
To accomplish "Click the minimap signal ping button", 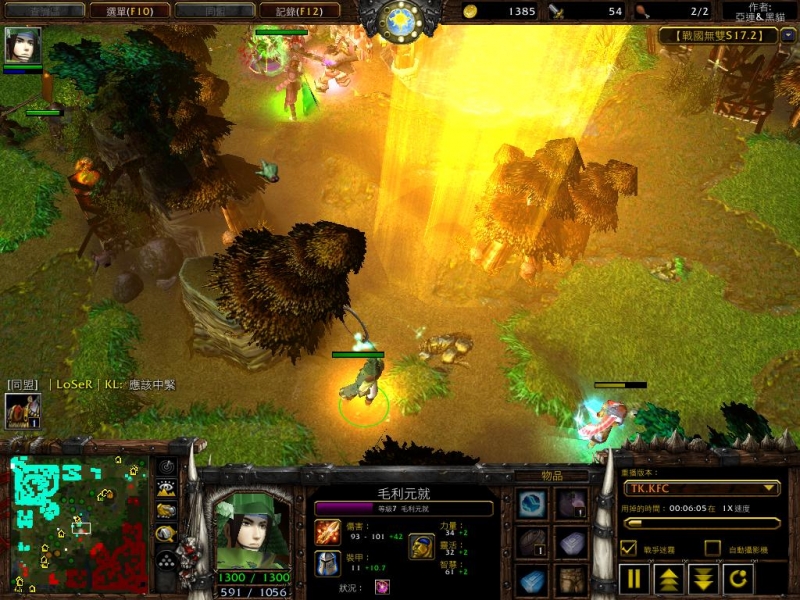I will coord(166,466).
